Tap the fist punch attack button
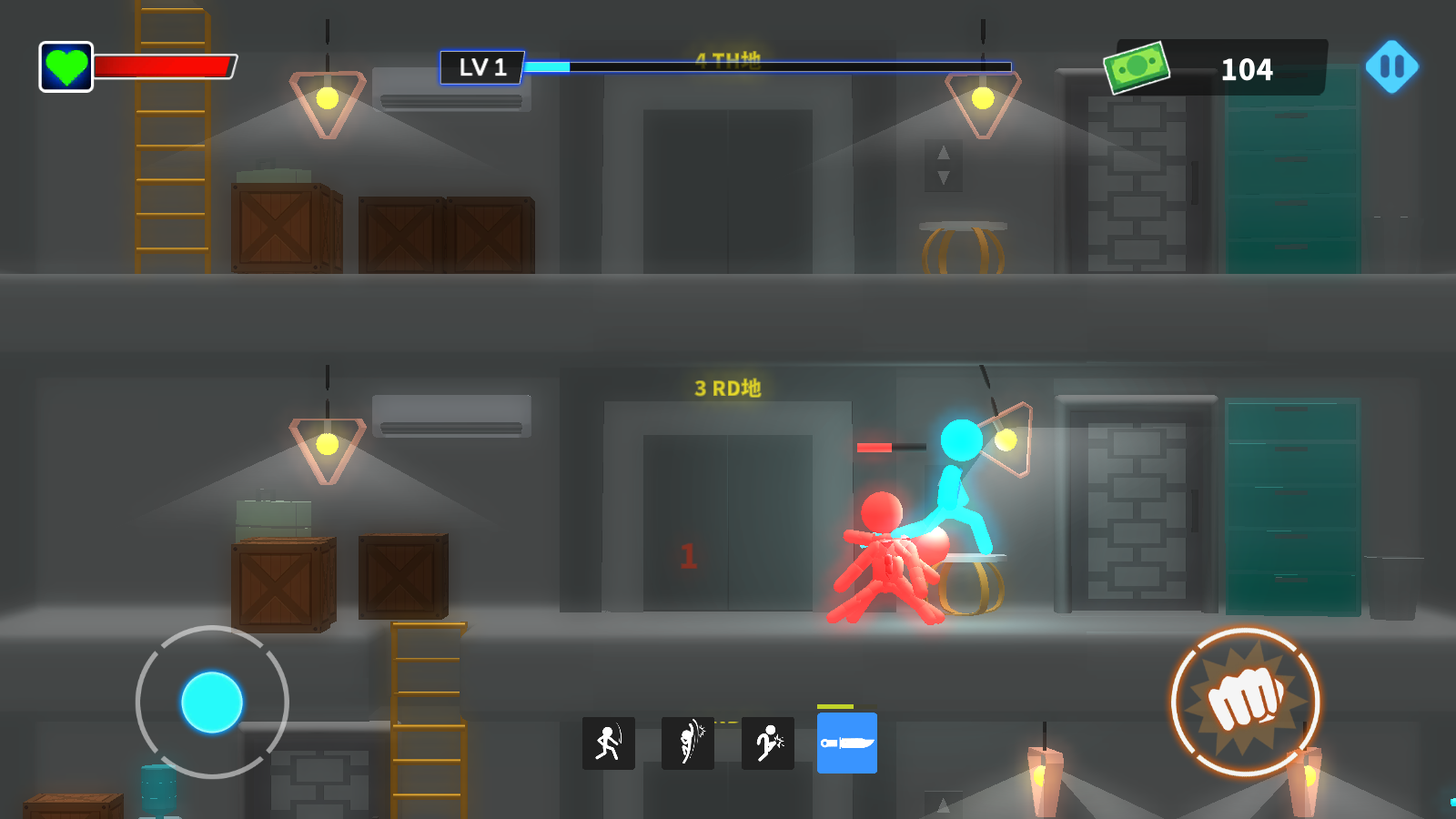The image size is (1456, 819). (1245, 701)
